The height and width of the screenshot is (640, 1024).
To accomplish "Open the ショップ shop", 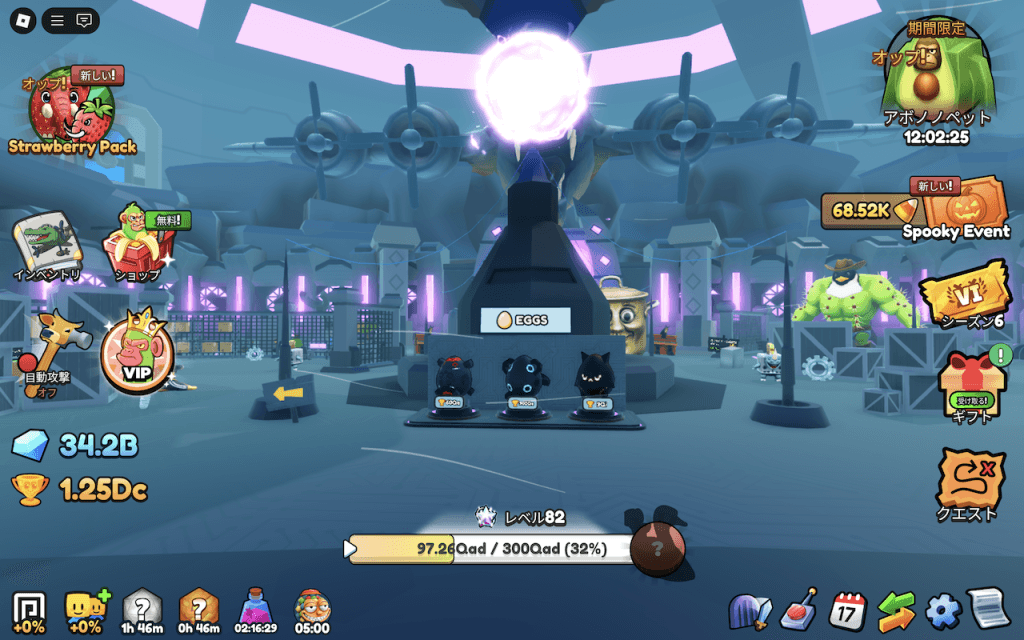I will pyautogui.click(x=138, y=247).
